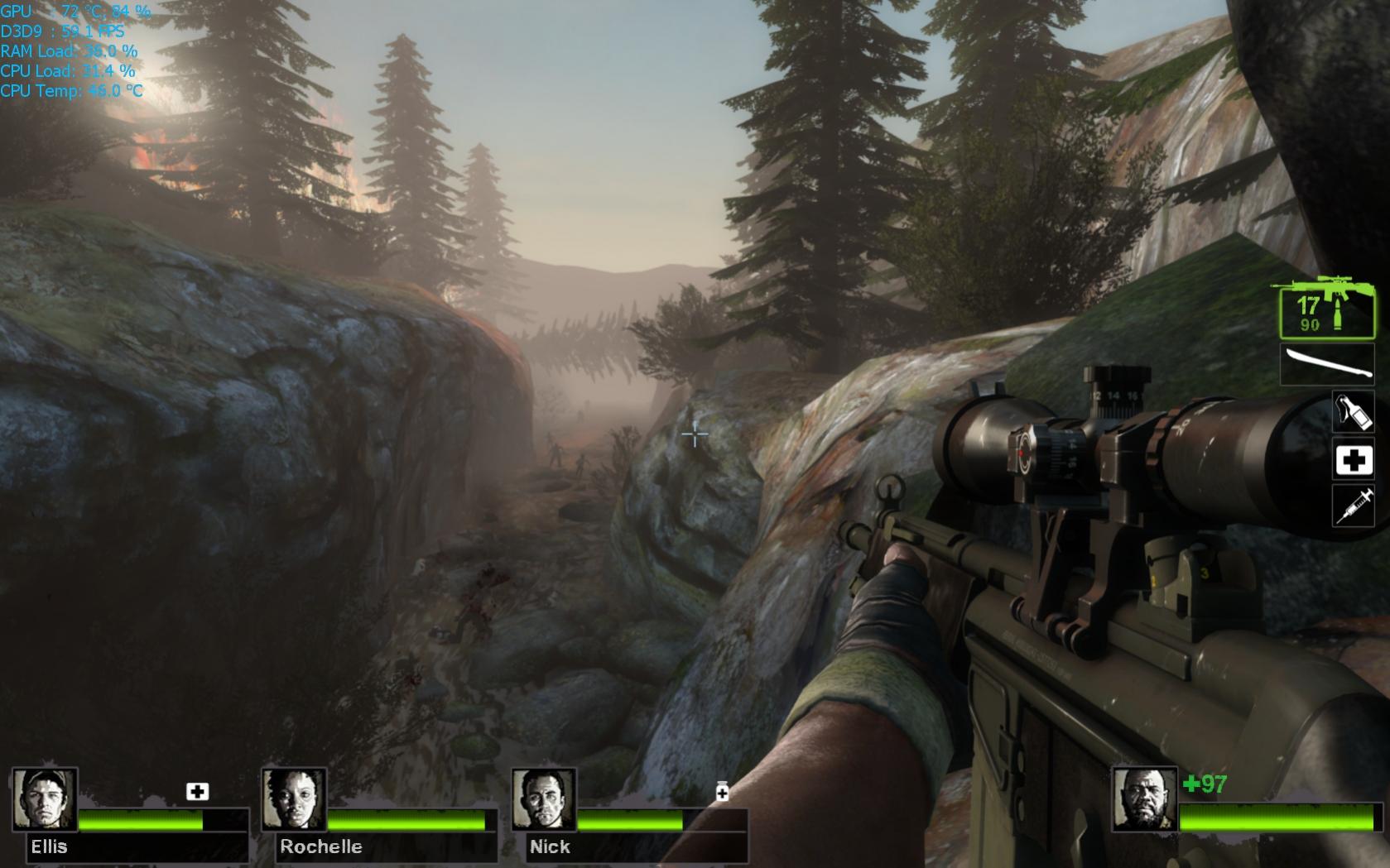Click Rochelle's teammate portrait
This screenshot has width=1390, height=868.
tap(295, 799)
